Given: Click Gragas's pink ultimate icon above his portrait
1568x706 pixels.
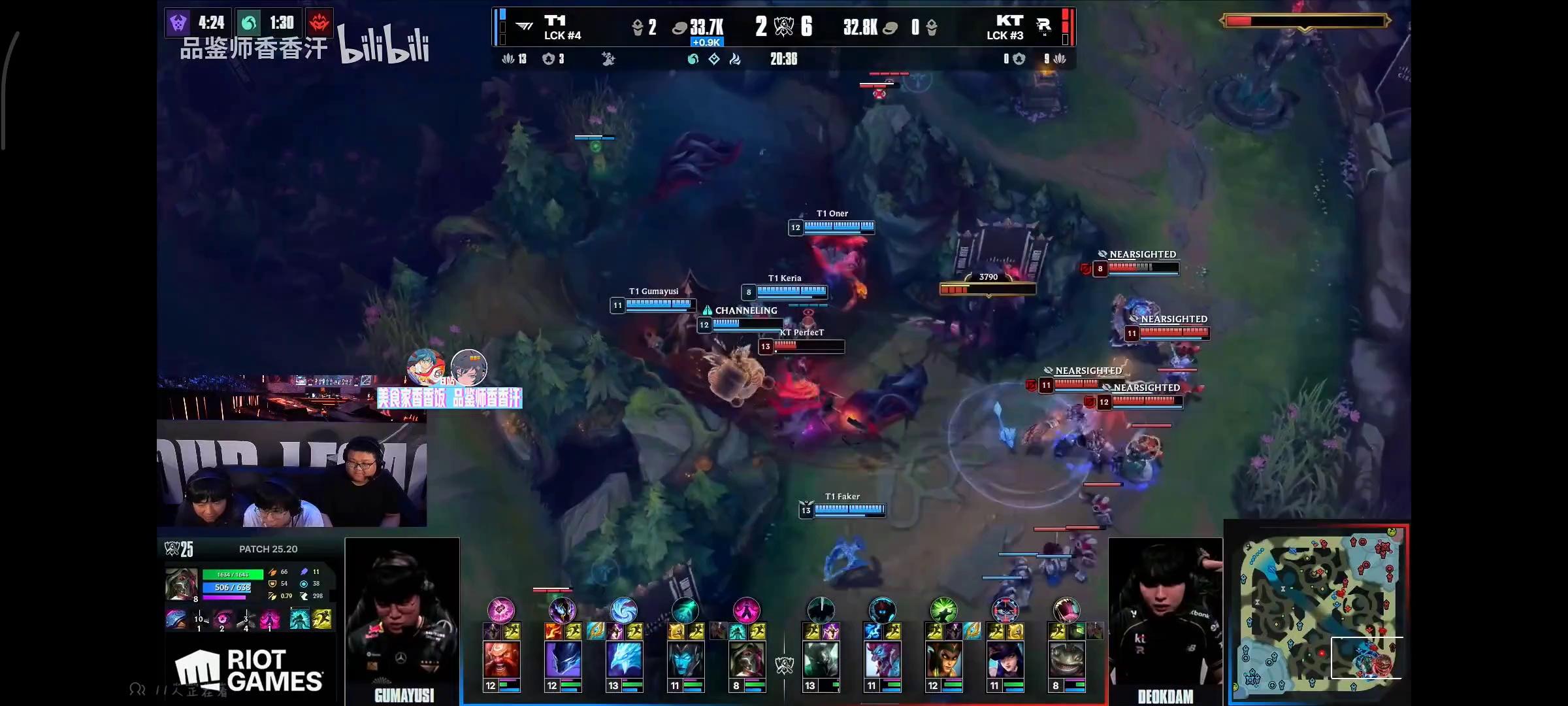Looking at the screenshot, I should (x=501, y=611).
